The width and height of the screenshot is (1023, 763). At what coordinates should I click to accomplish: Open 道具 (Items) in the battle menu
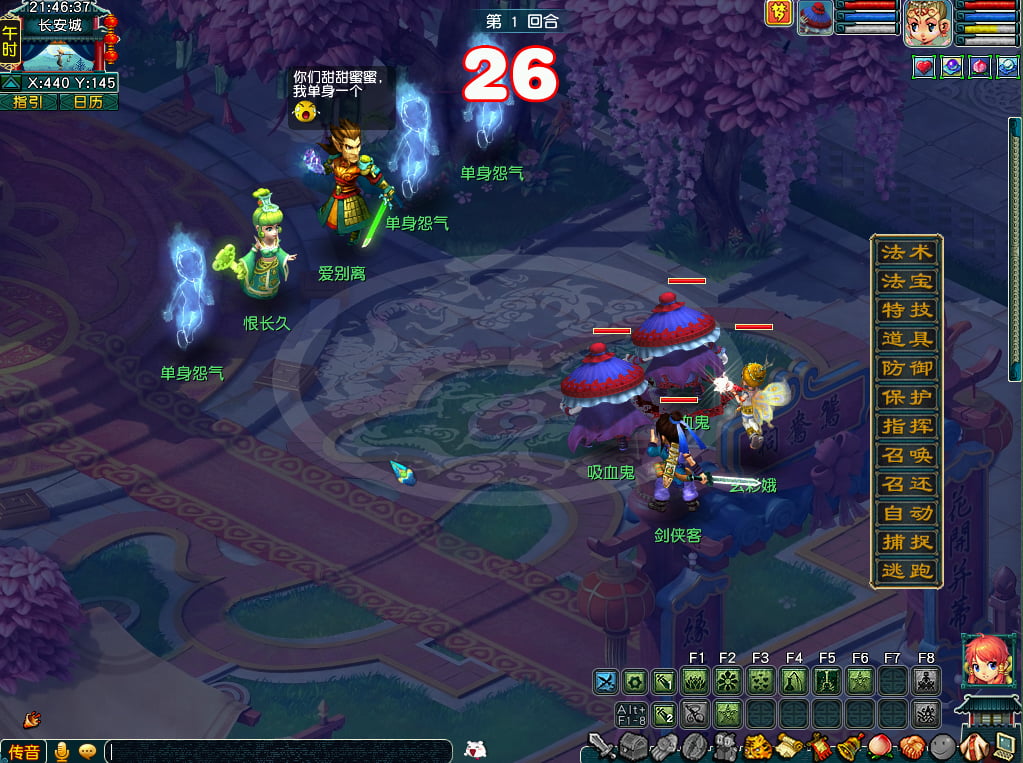pos(906,339)
